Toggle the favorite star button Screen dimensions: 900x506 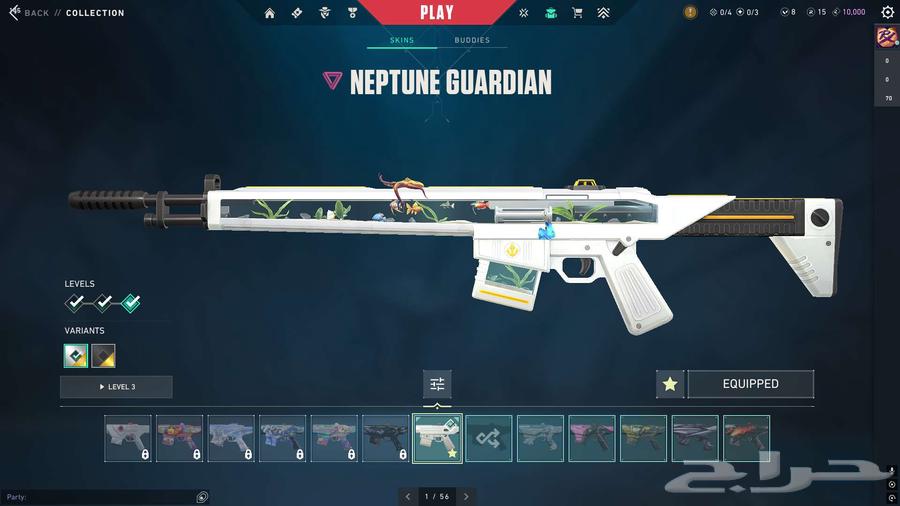(x=670, y=384)
